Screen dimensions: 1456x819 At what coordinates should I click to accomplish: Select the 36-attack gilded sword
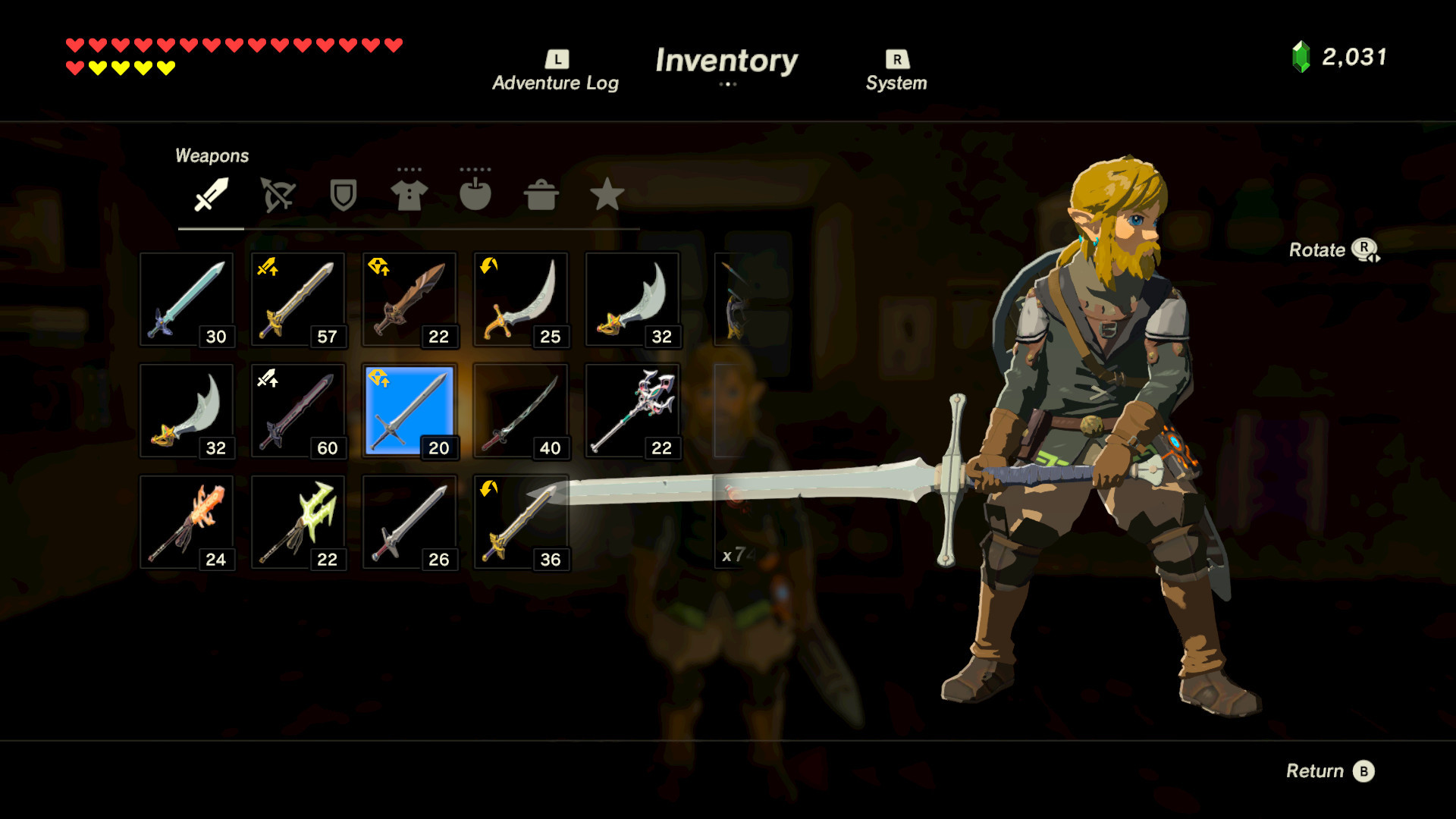tap(520, 522)
